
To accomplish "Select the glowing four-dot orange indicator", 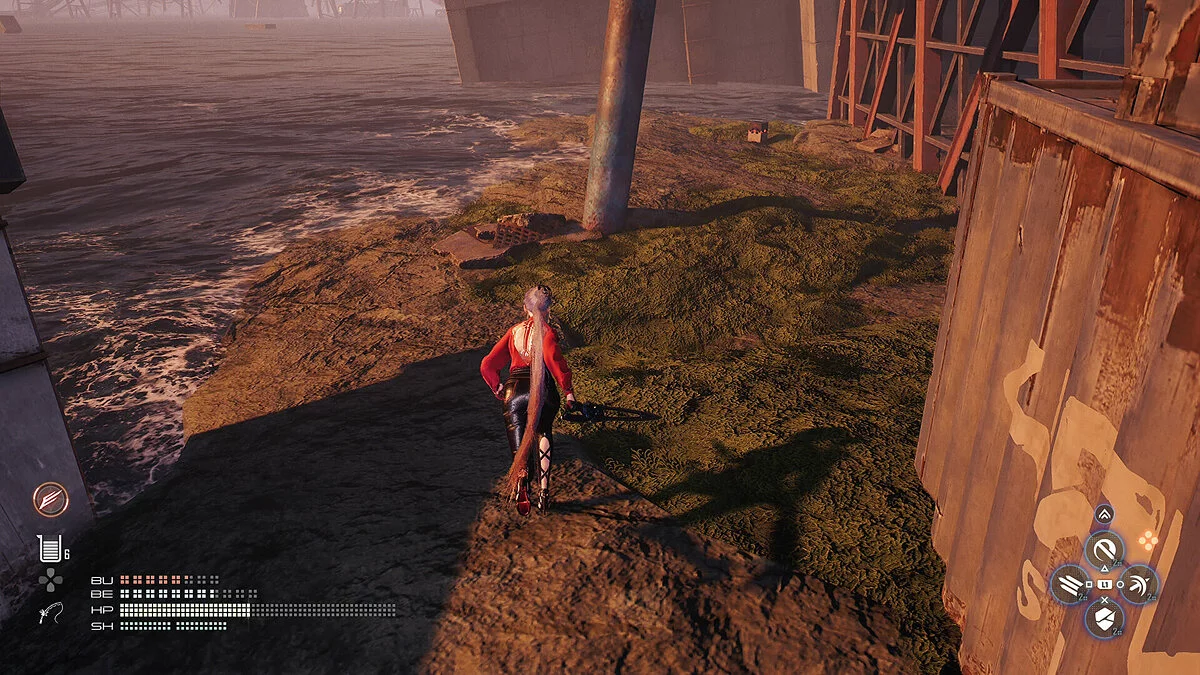I will tap(1148, 540).
